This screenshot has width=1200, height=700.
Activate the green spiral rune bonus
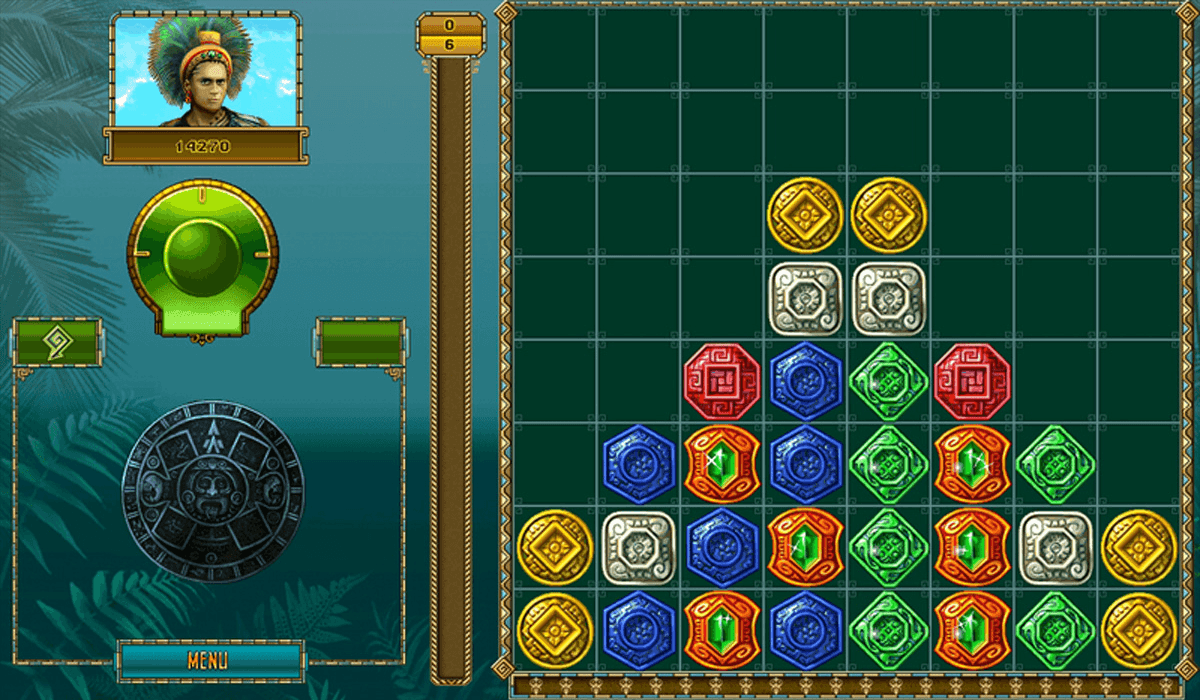coord(56,343)
